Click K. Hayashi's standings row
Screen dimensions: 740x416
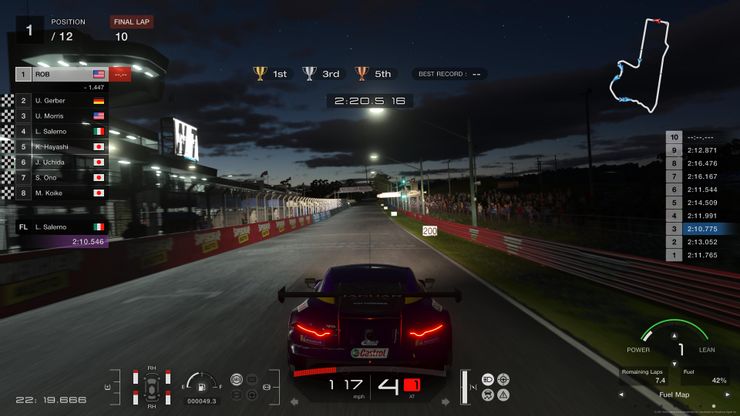(x=60, y=146)
